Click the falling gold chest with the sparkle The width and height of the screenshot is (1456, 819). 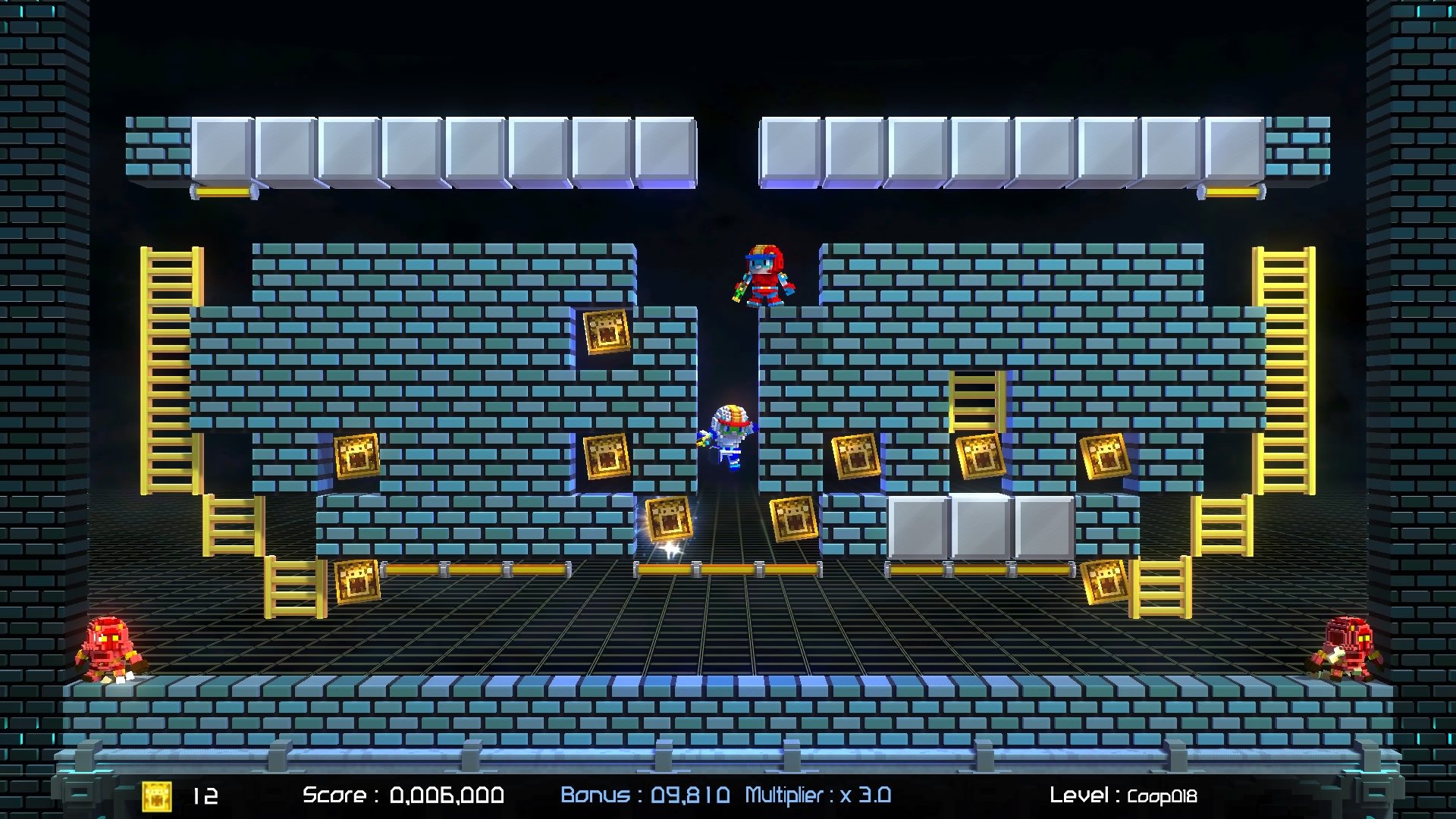click(x=667, y=519)
